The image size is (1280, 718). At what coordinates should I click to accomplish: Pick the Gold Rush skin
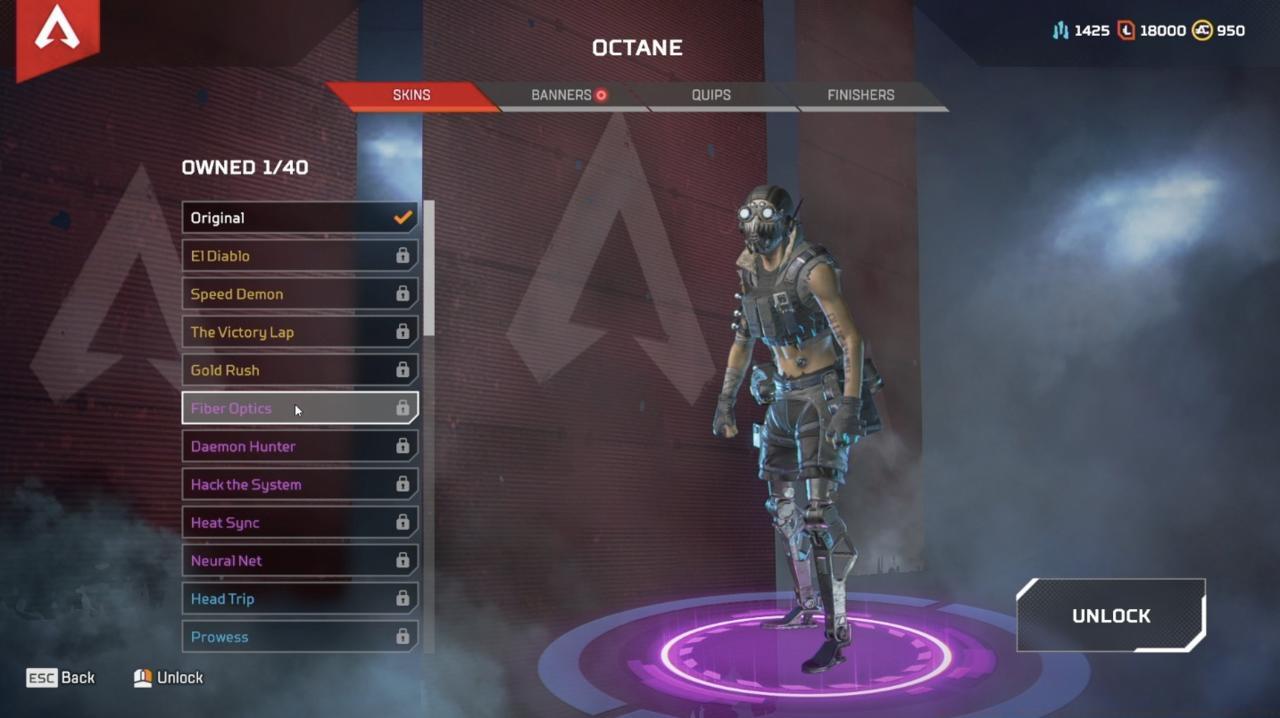tap(299, 370)
